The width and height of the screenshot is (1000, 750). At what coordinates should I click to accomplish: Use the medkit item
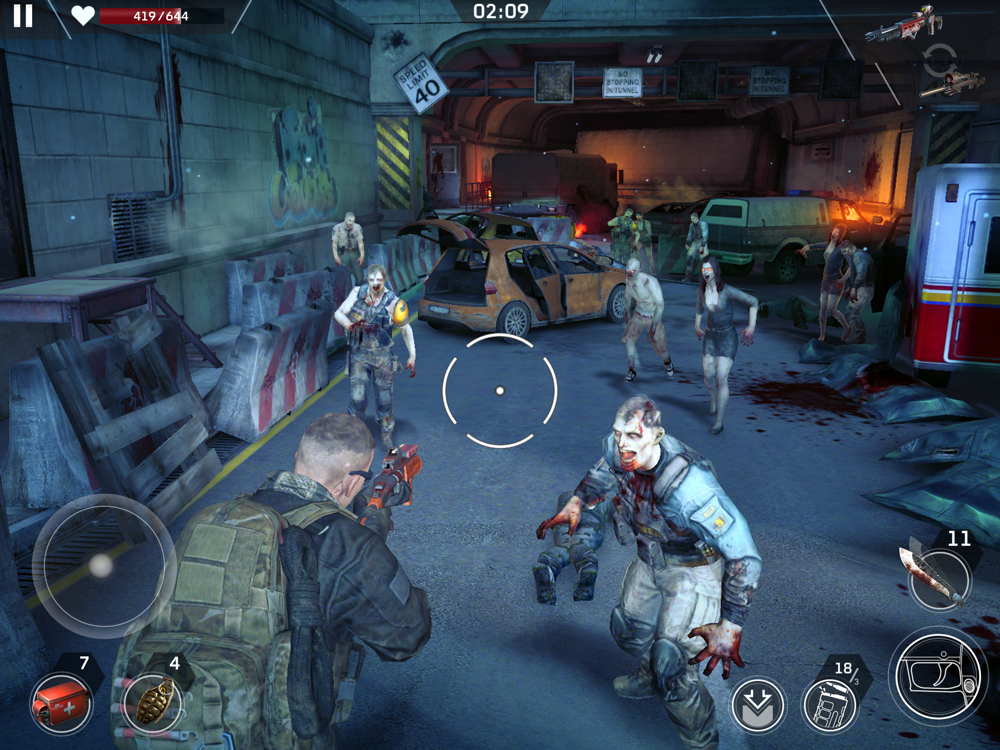click(x=61, y=701)
